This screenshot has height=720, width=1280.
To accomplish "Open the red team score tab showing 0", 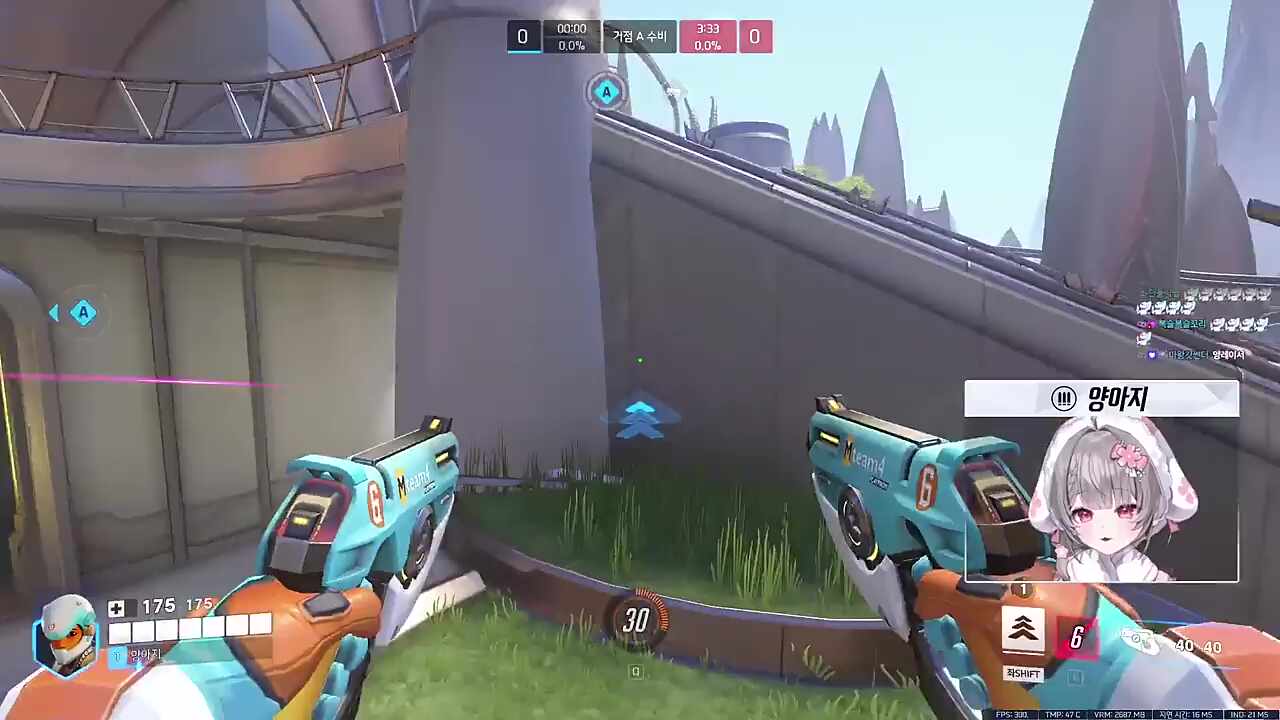I will pyautogui.click(x=754, y=36).
